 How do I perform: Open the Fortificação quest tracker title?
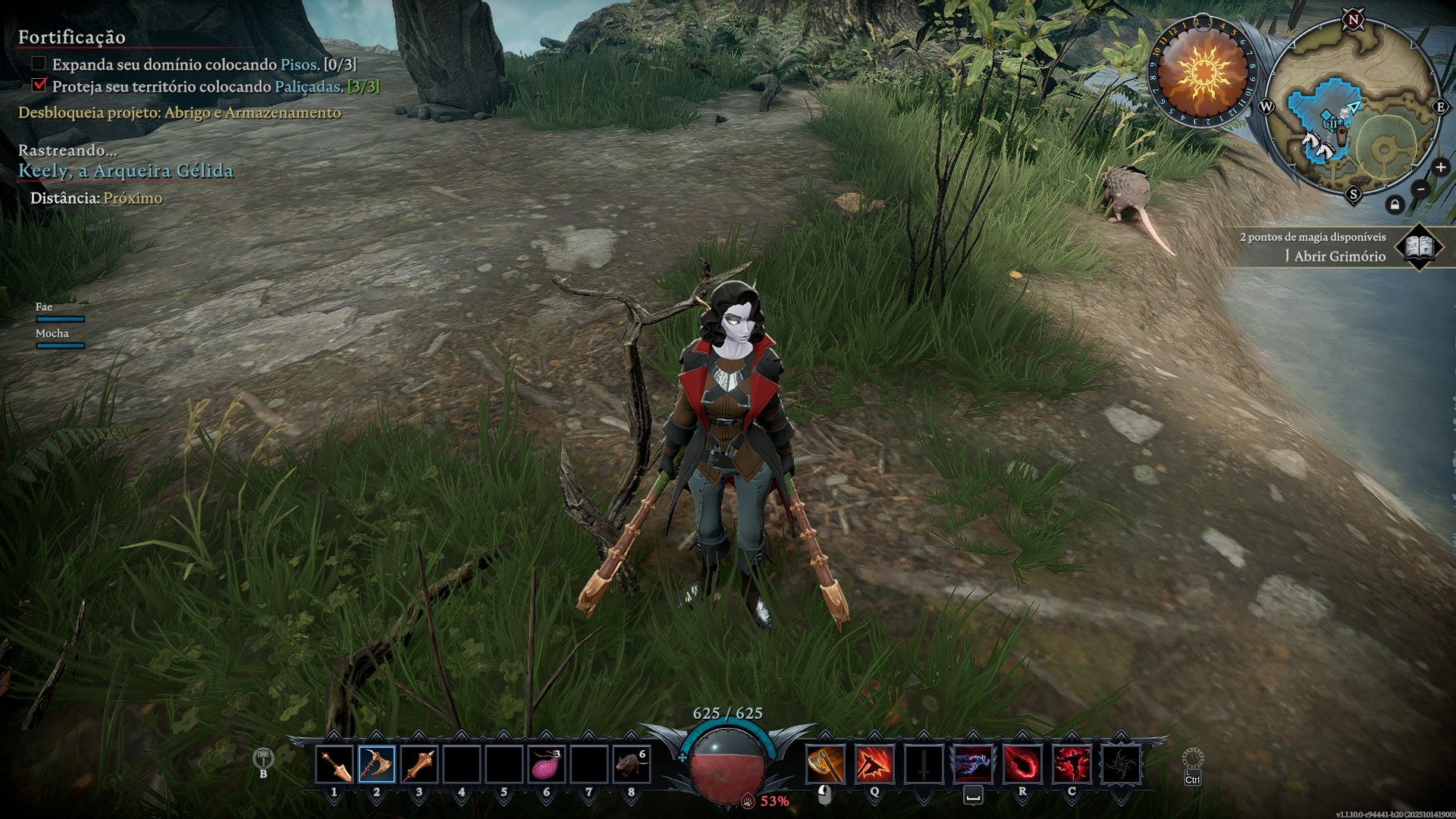pos(72,37)
